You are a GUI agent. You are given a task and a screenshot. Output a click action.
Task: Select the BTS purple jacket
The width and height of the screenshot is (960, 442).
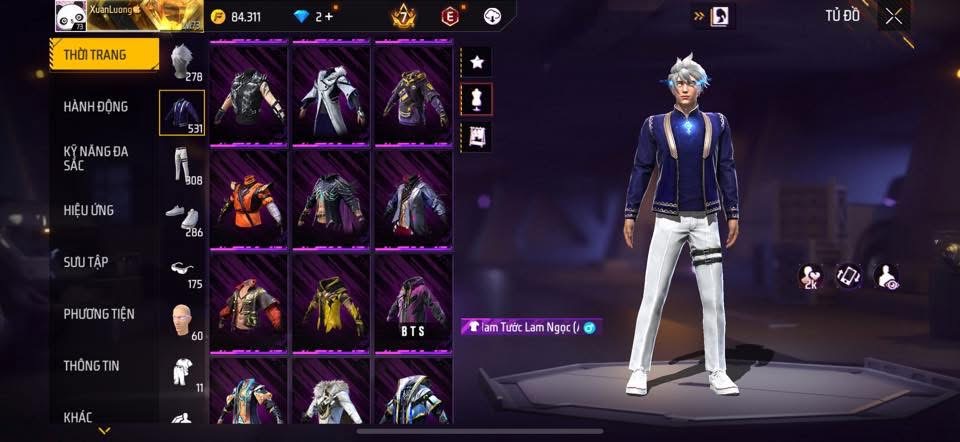click(x=413, y=302)
